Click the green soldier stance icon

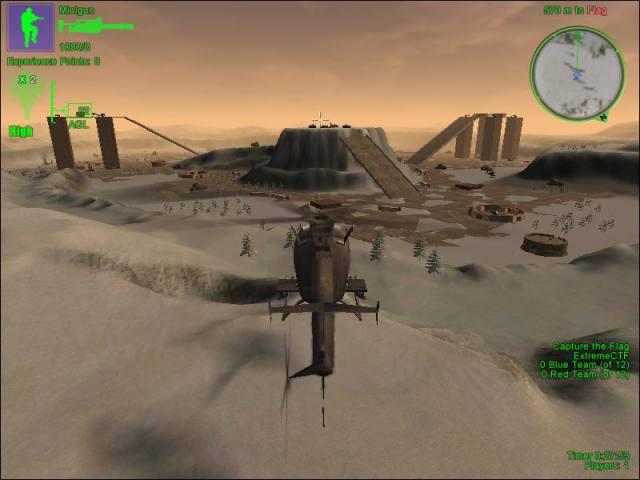30,28
